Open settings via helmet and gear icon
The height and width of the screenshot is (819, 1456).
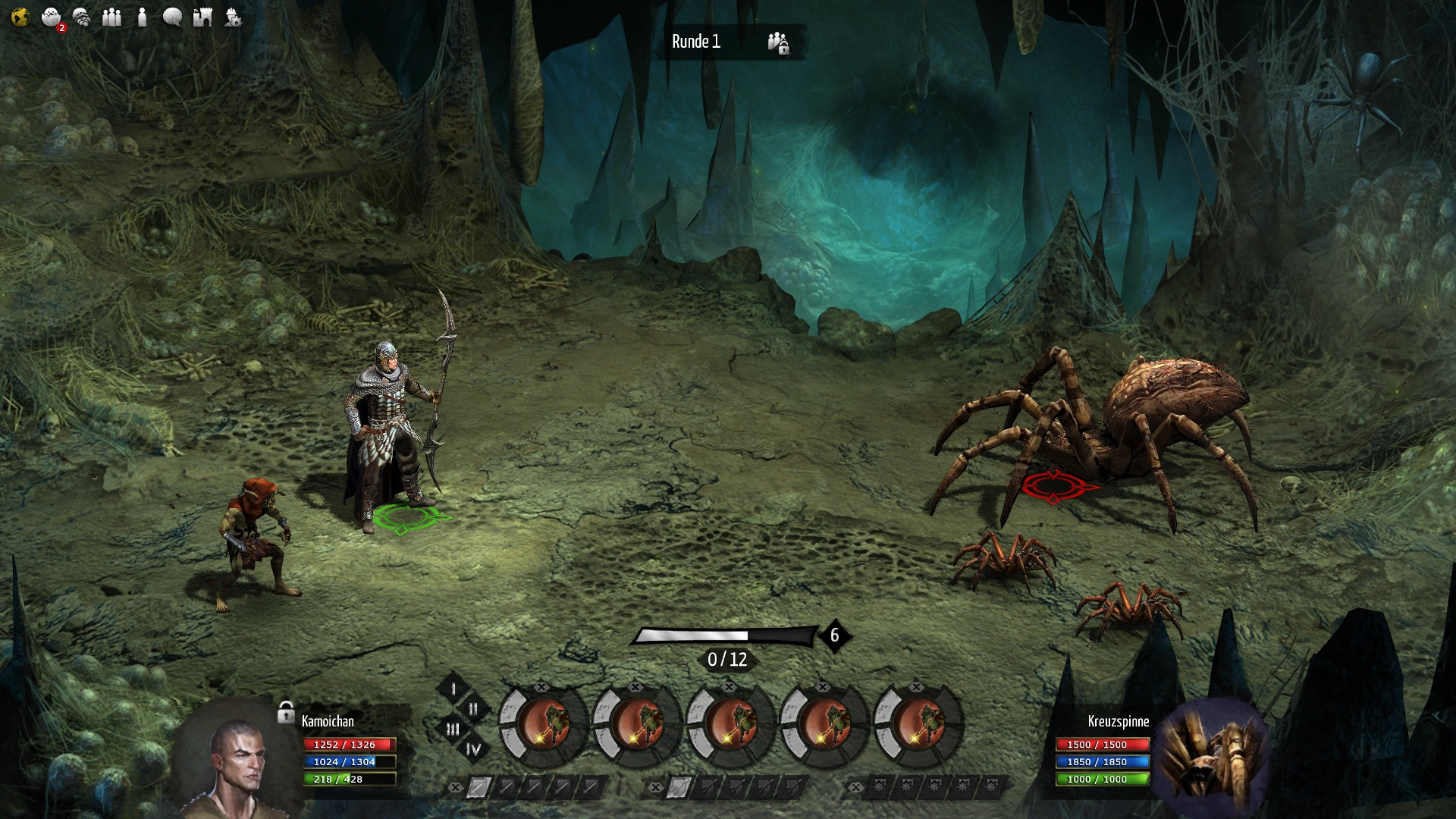233,17
